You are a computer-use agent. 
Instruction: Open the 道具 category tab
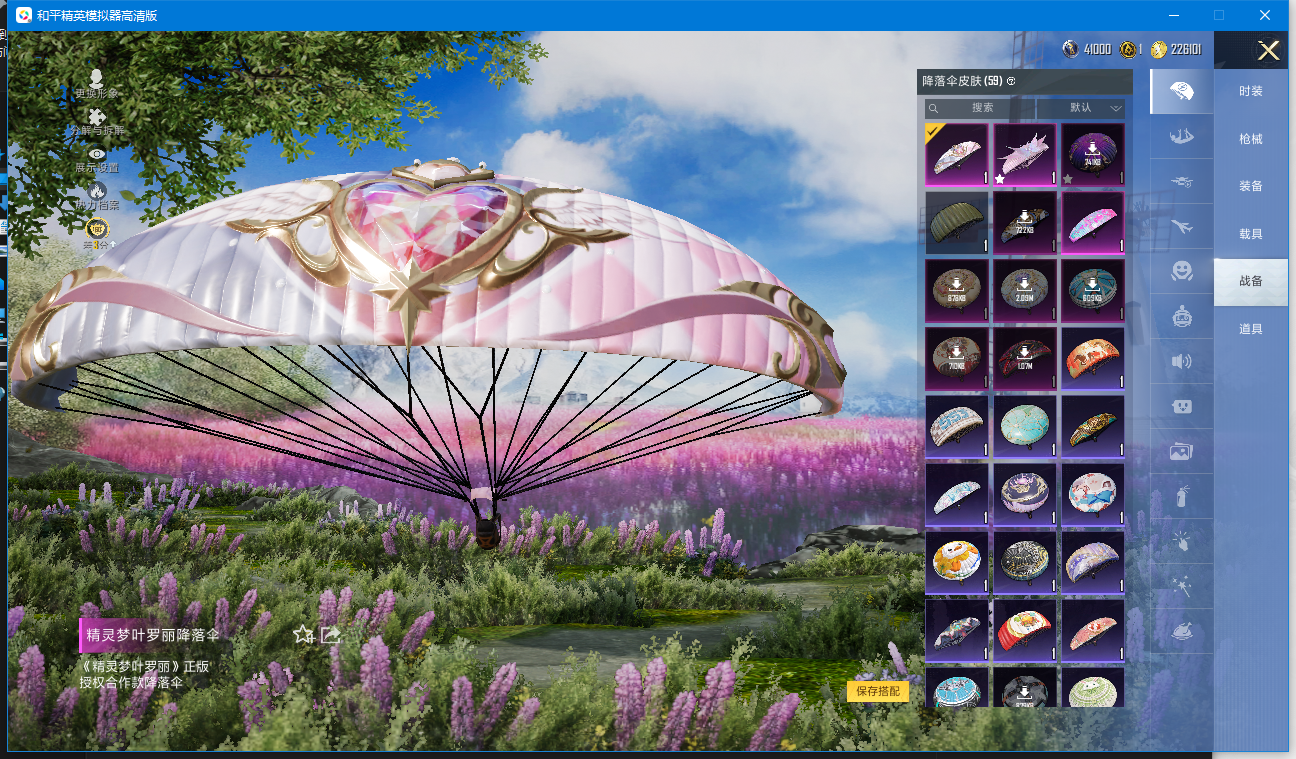(1250, 329)
